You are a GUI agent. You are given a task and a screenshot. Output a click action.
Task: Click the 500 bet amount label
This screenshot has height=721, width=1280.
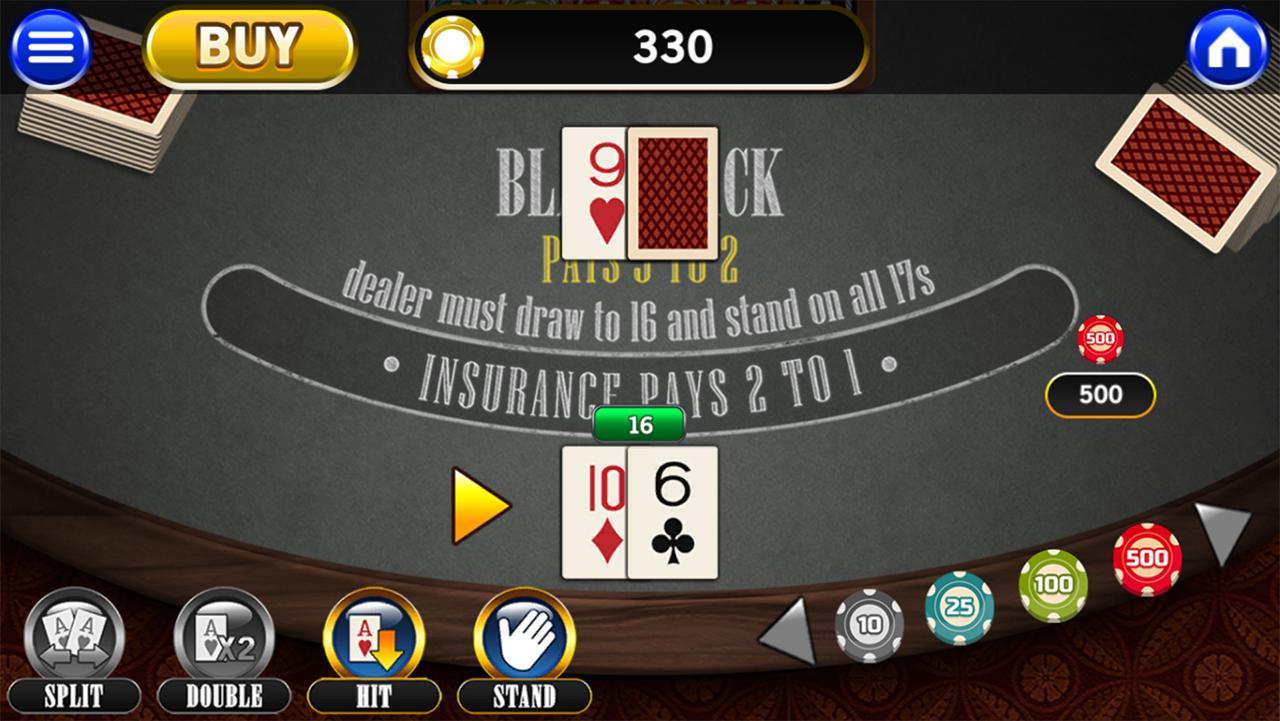click(x=1100, y=394)
